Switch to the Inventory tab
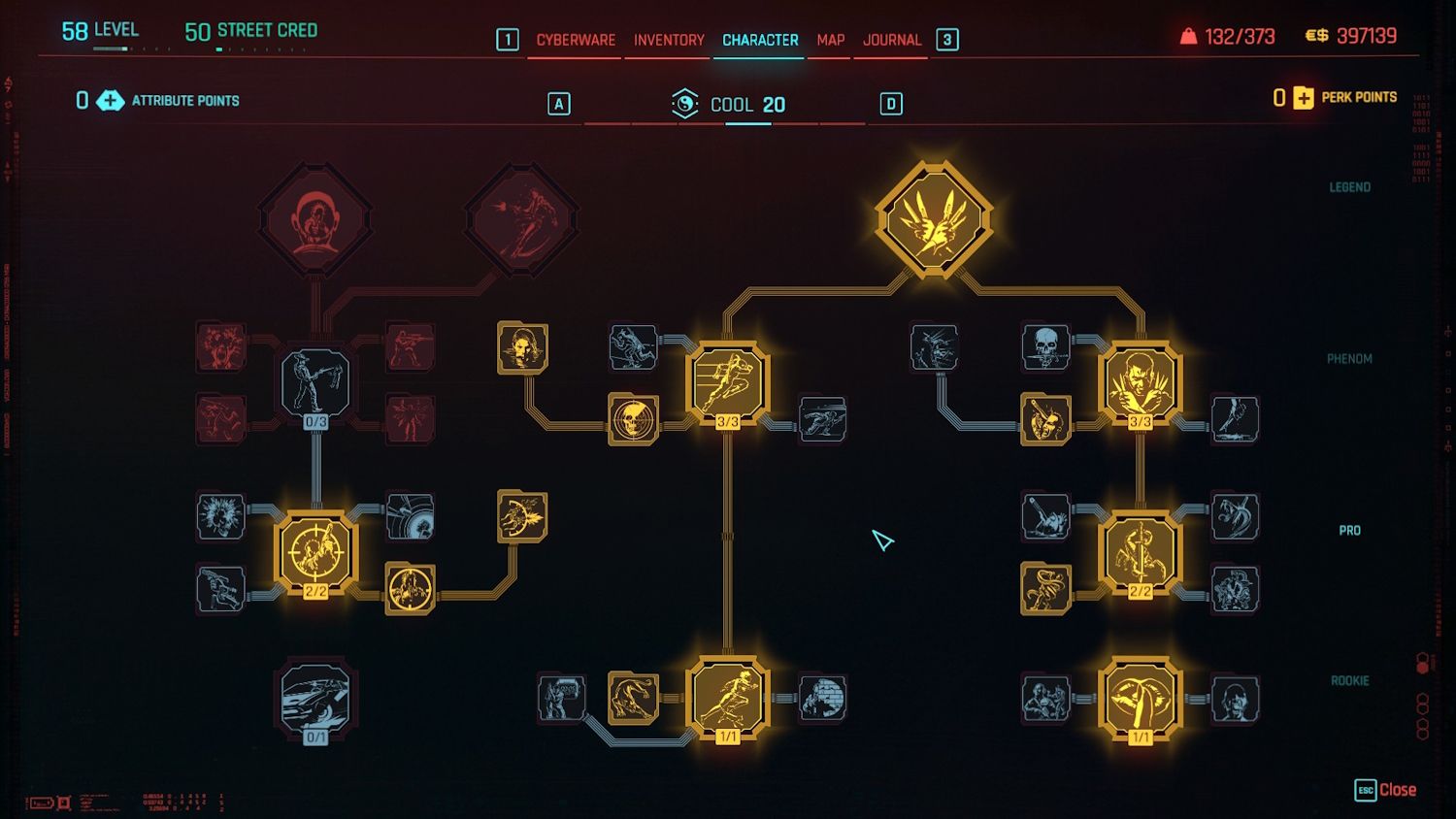Image resolution: width=1456 pixels, height=819 pixels. (x=669, y=40)
